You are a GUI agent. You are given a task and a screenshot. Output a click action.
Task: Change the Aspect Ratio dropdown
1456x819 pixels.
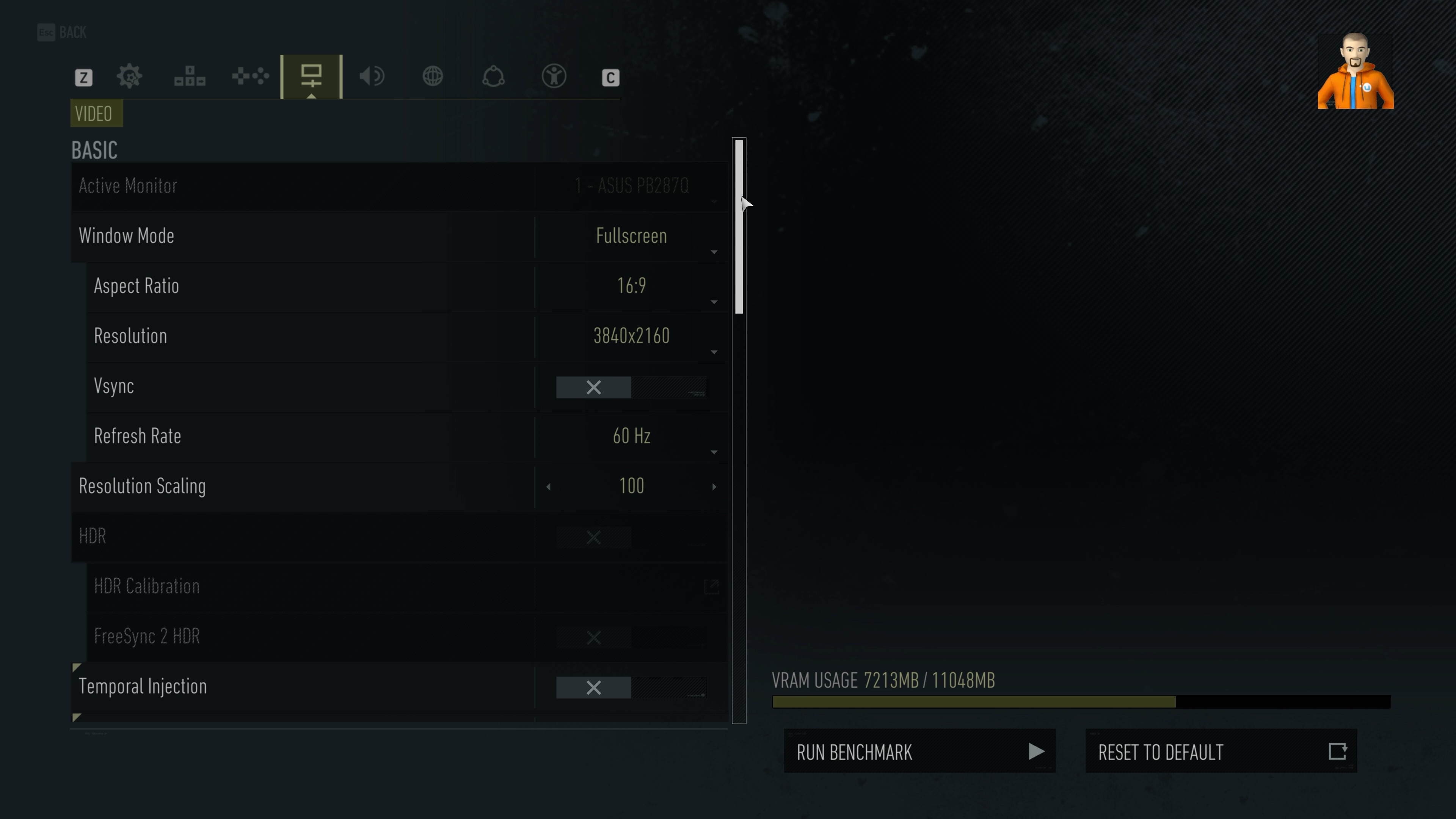tap(631, 286)
